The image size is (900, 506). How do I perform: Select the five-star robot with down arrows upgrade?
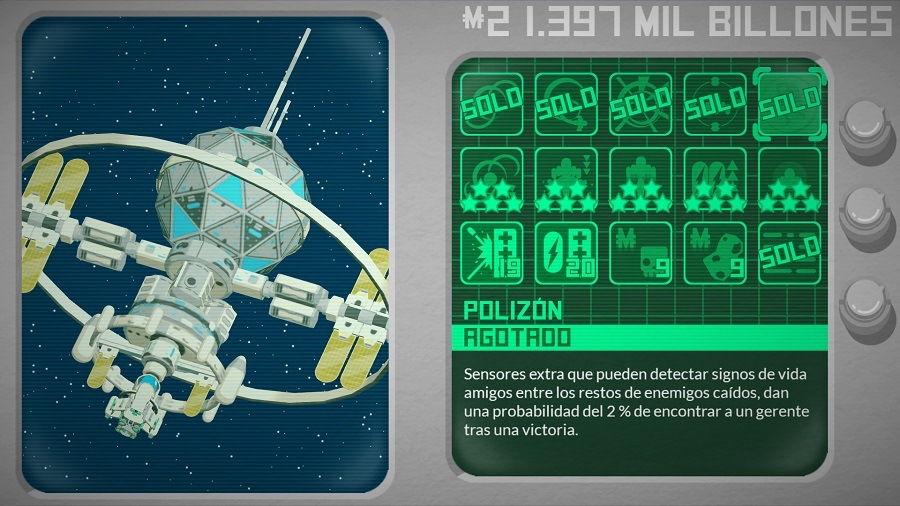pos(565,177)
